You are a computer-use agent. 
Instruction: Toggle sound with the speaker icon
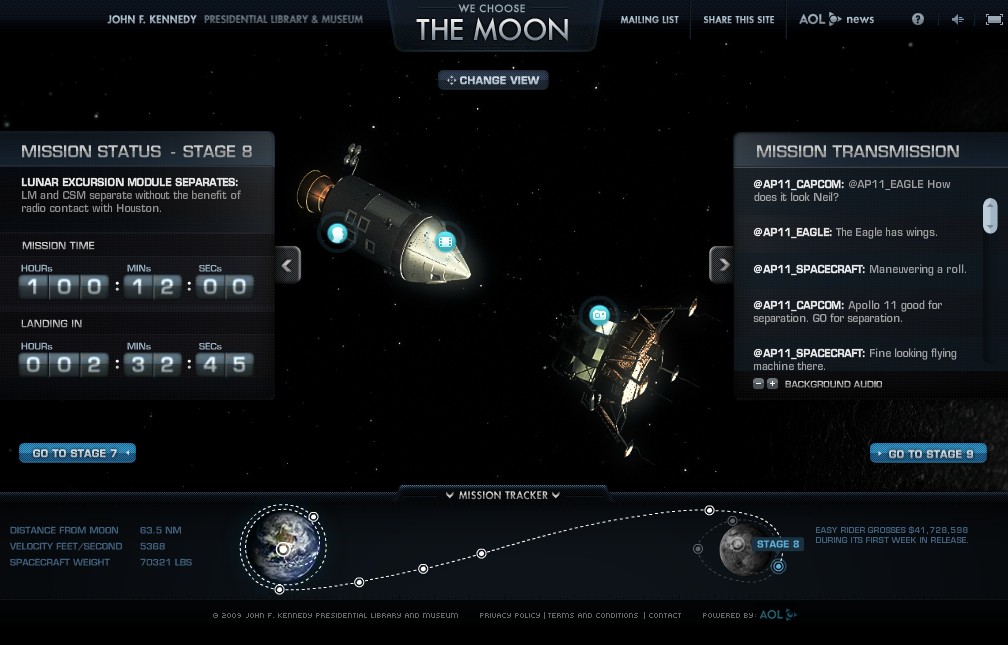(x=957, y=19)
